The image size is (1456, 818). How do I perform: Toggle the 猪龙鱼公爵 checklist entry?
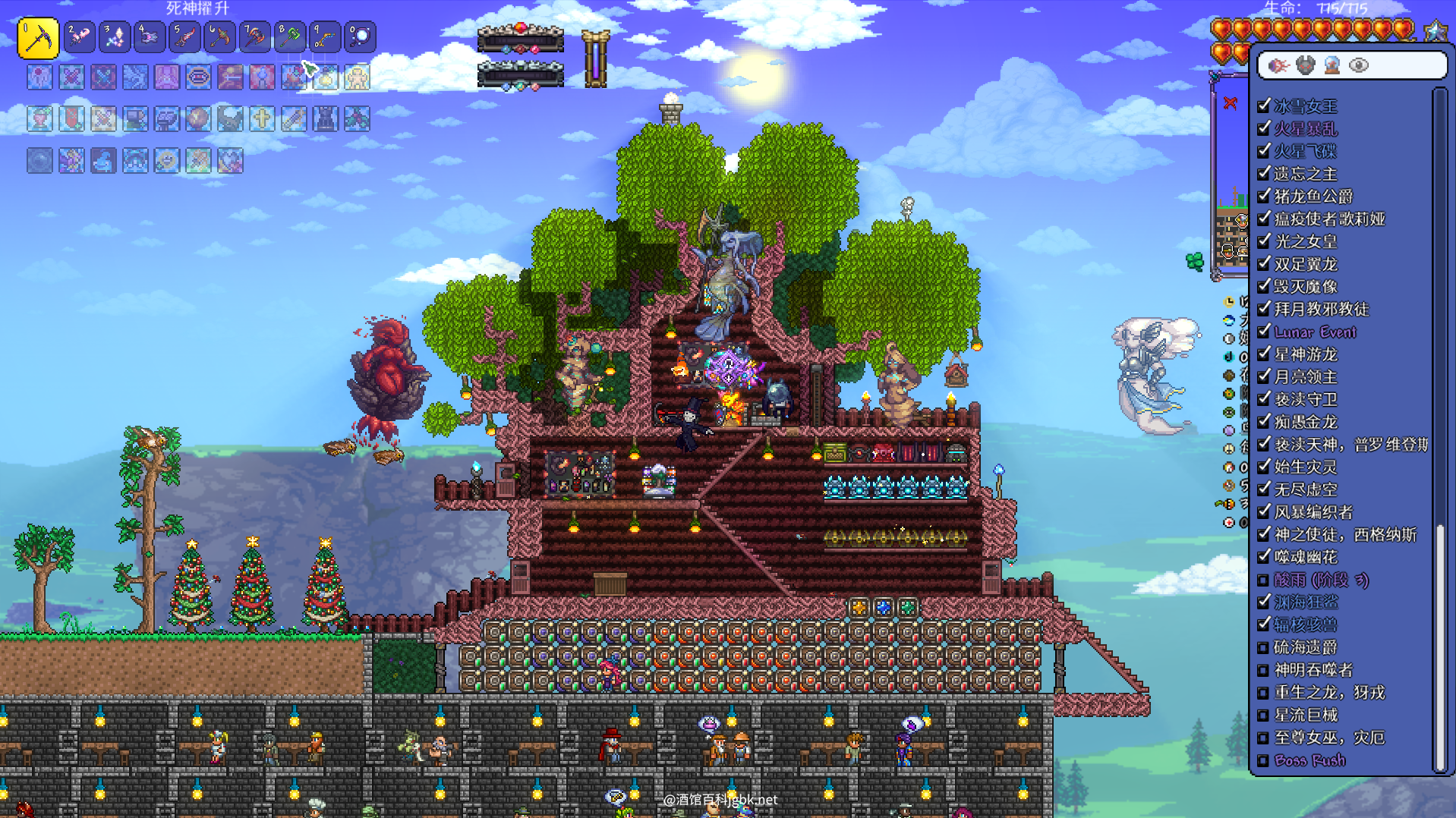click(x=1264, y=196)
